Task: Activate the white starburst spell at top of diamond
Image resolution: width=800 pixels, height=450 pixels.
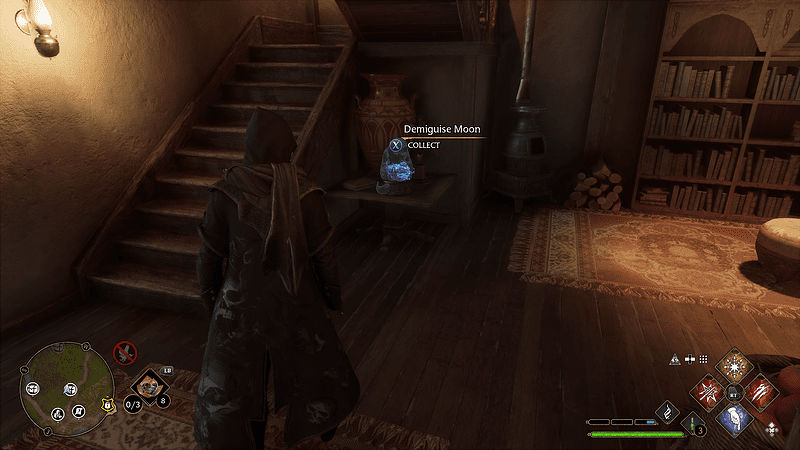Action: point(736,366)
